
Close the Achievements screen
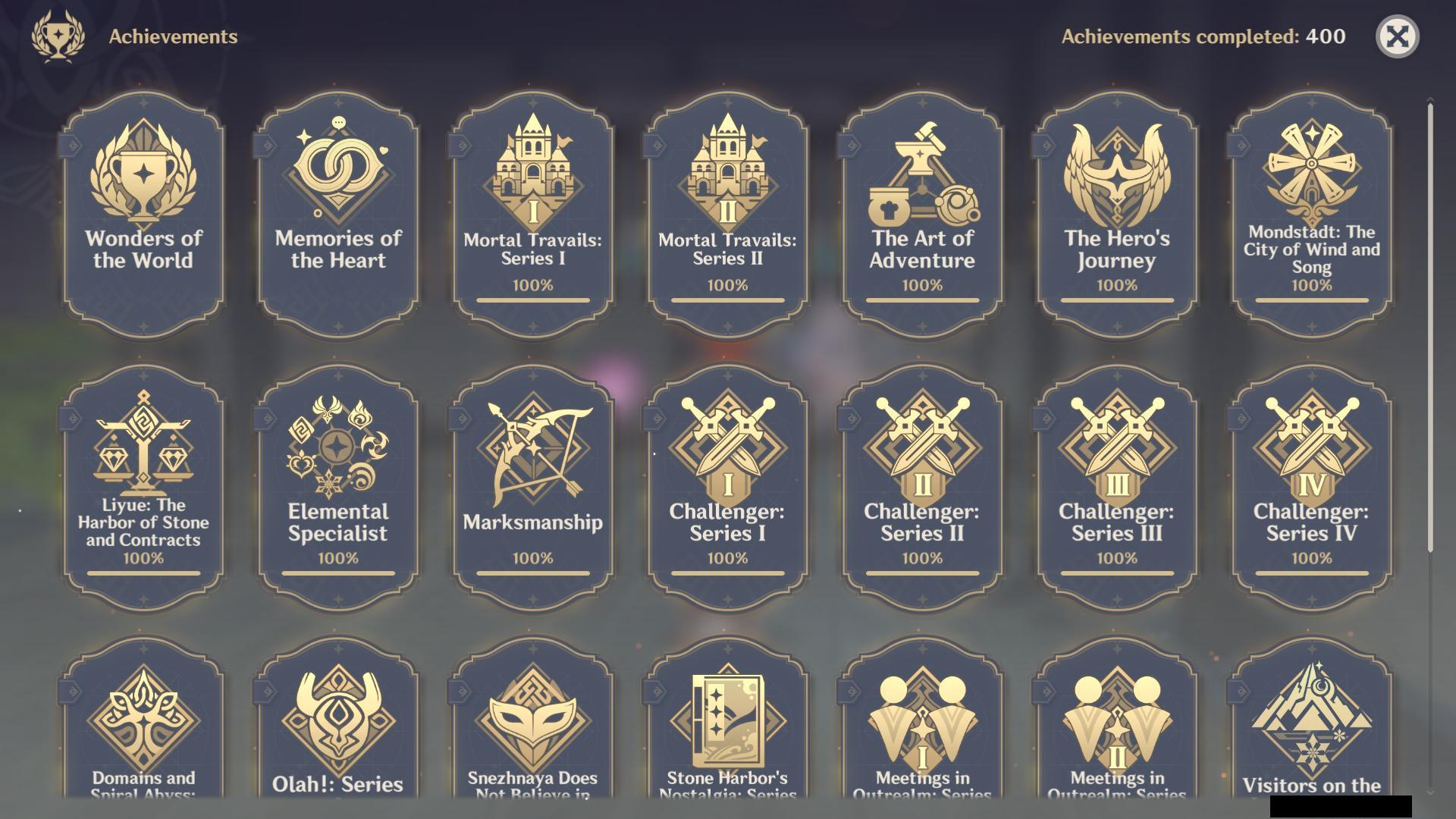coord(1399,36)
